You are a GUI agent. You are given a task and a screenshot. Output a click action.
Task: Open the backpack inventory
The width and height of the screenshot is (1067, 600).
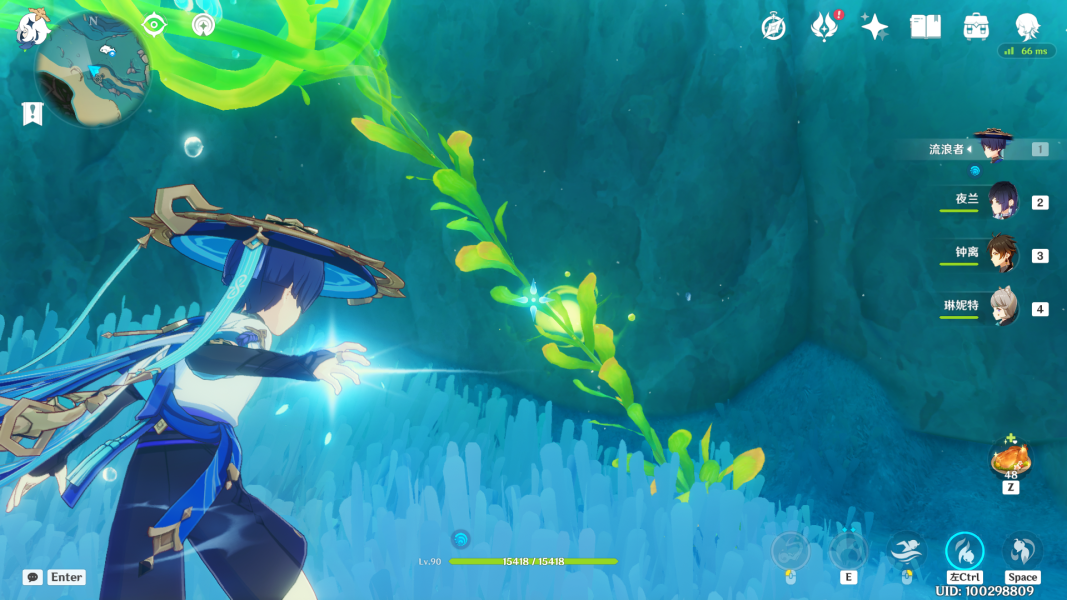coord(976,27)
